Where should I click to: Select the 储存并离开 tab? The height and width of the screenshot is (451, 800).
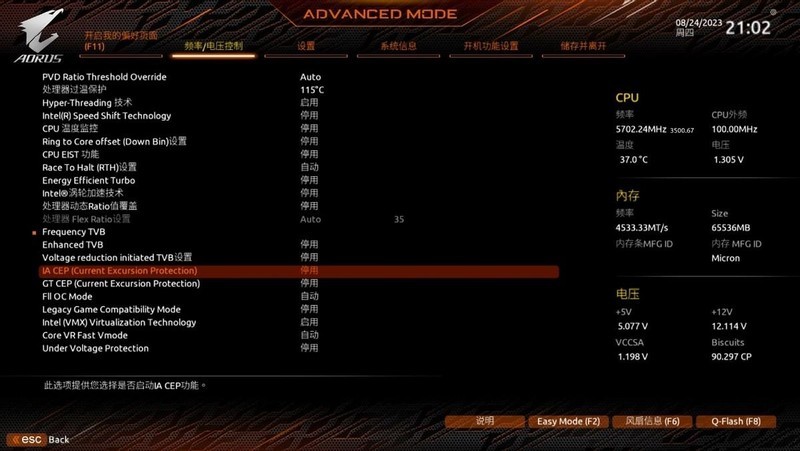click(x=583, y=46)
